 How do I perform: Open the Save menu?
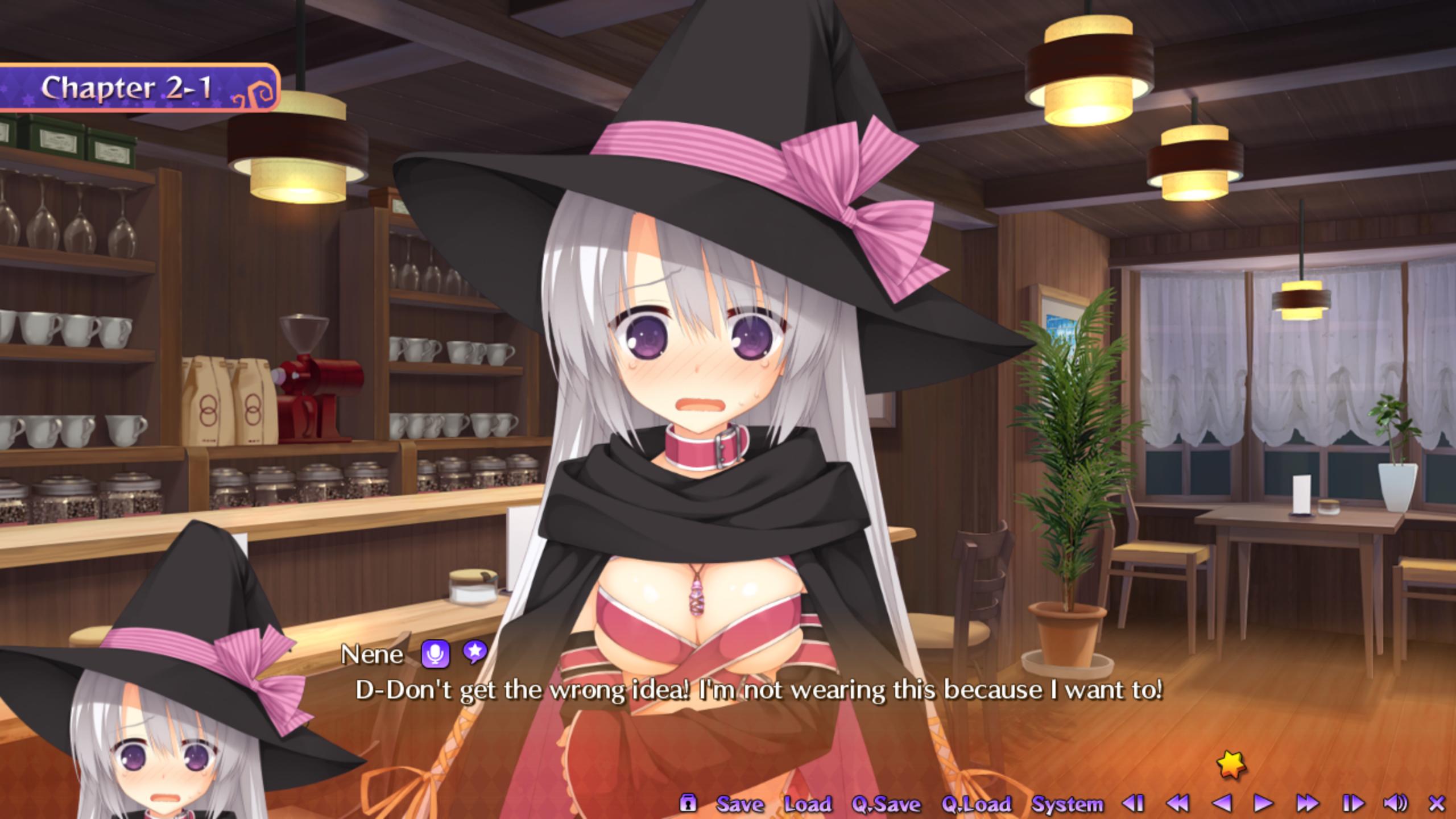pos(740,804)
